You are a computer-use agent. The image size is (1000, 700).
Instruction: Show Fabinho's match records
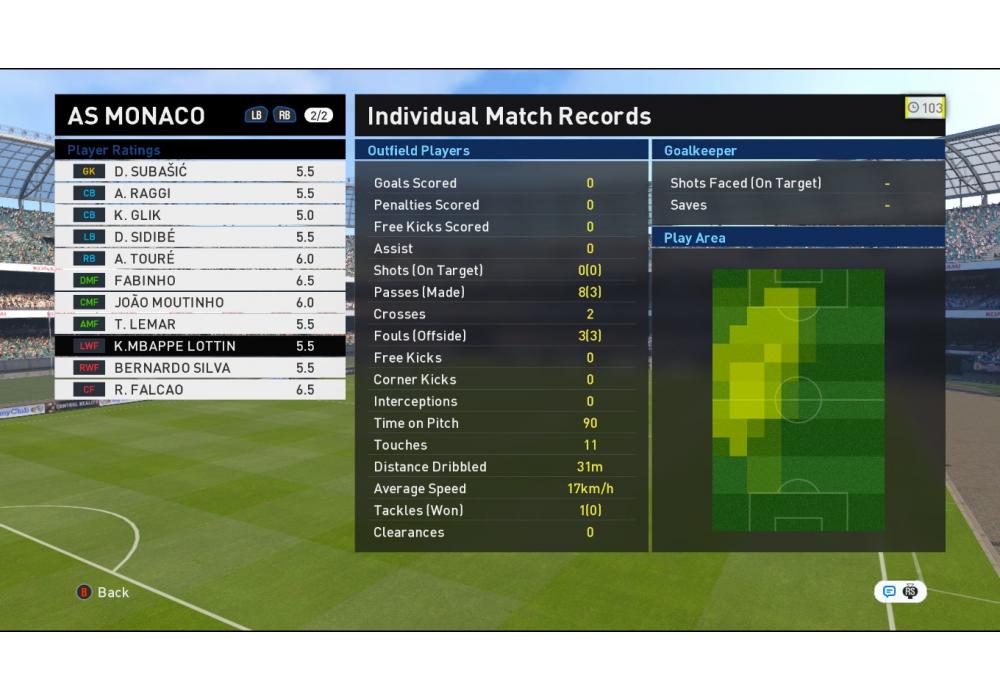click(x=200, y=281)
